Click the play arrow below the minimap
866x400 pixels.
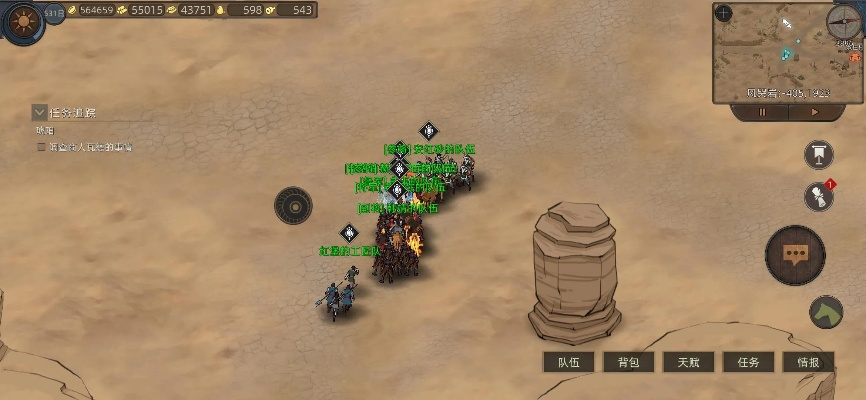tap(814, 113)
